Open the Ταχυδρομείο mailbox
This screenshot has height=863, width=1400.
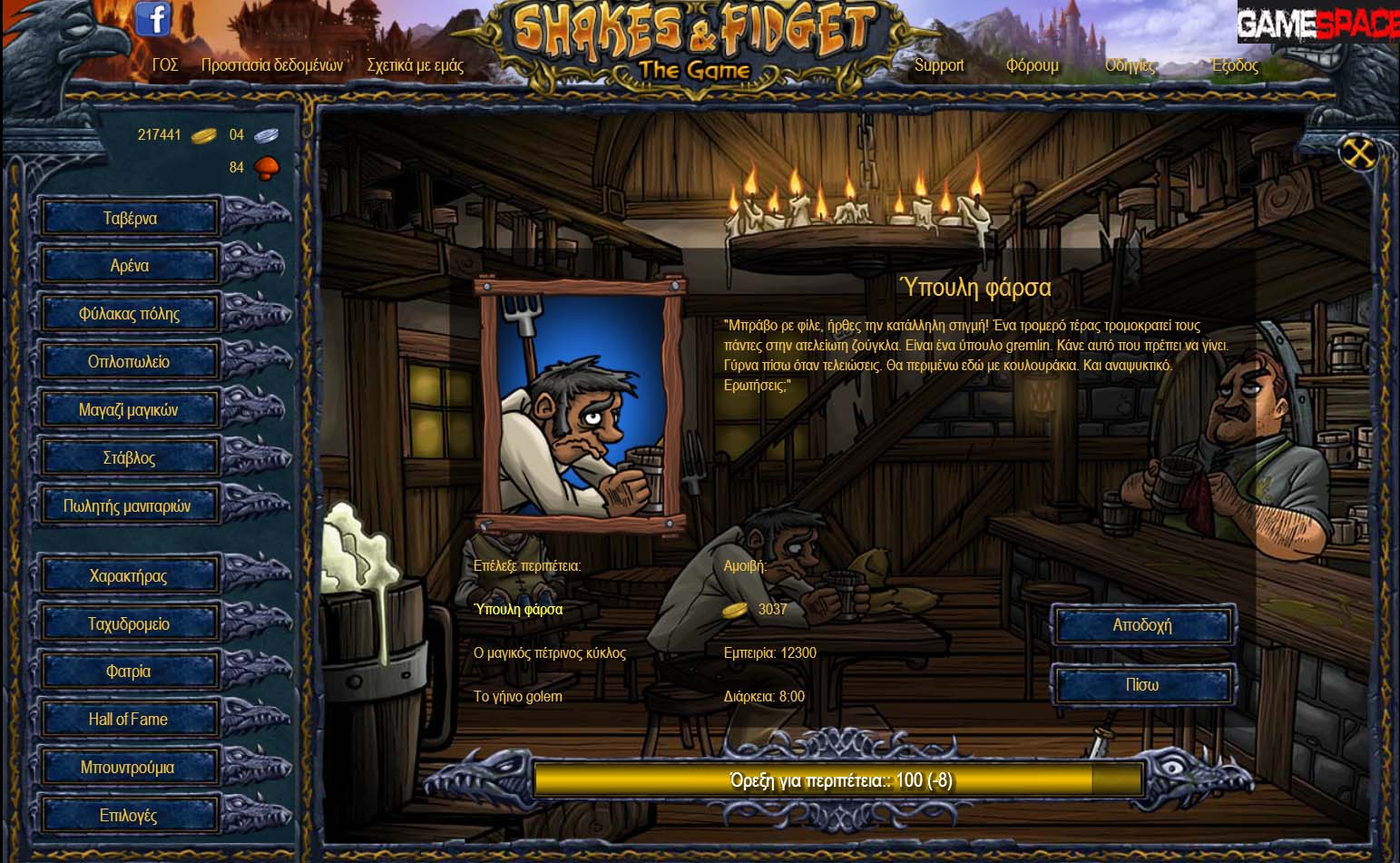129,623
